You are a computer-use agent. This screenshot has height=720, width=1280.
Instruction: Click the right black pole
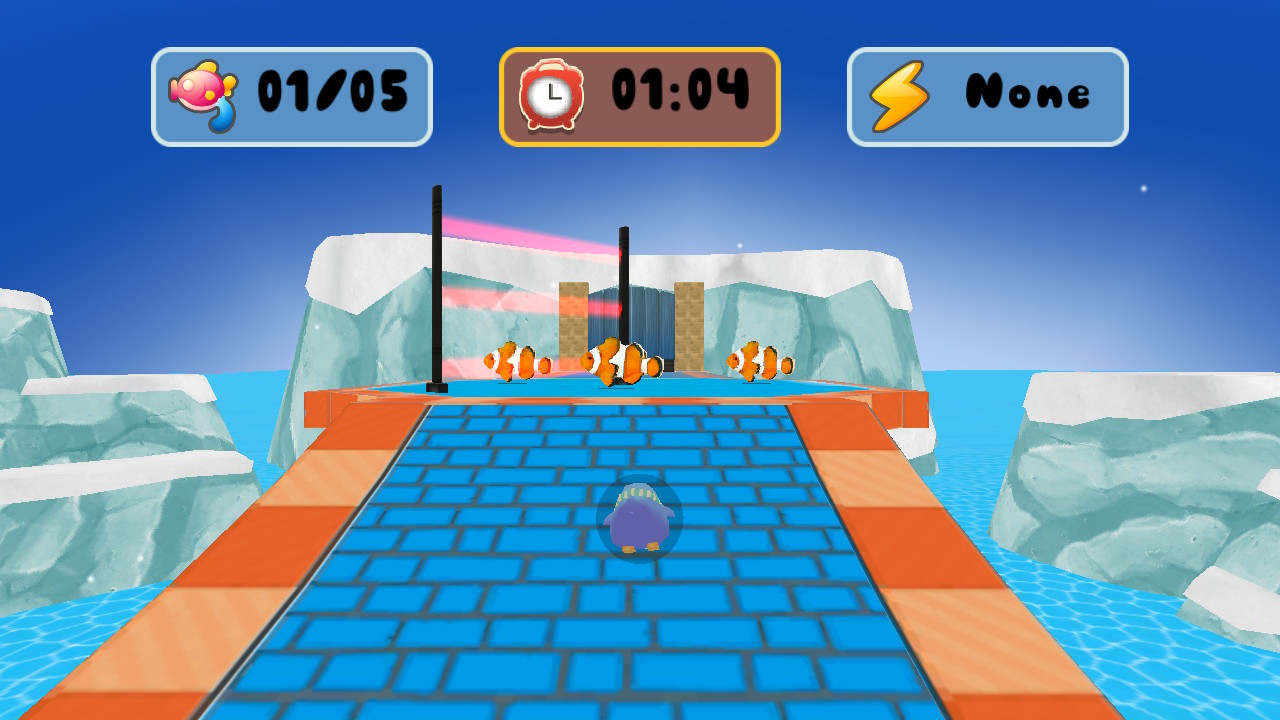click(x=625, y=290)
